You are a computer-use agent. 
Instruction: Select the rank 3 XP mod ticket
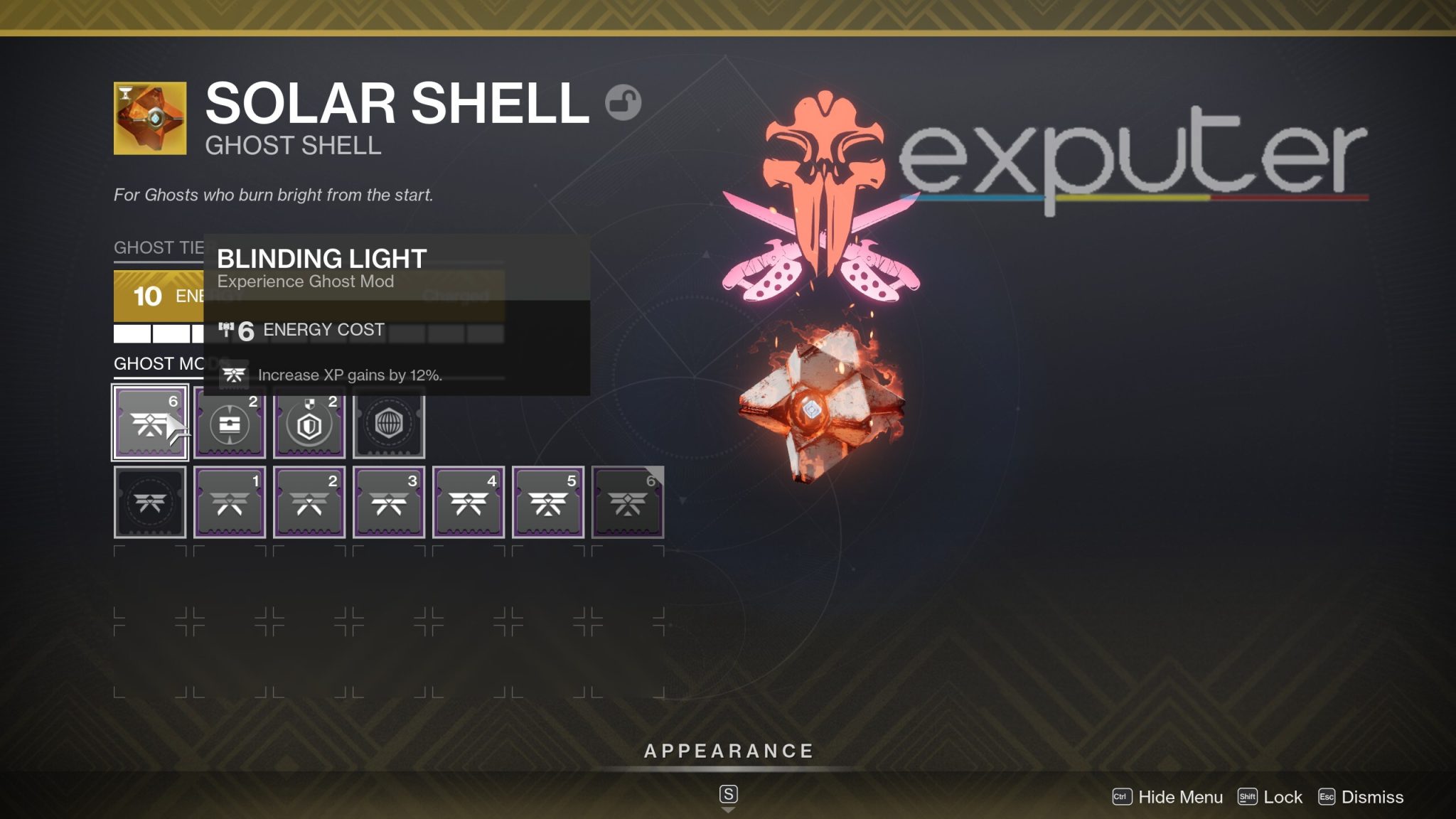click(x=388, y=502)
